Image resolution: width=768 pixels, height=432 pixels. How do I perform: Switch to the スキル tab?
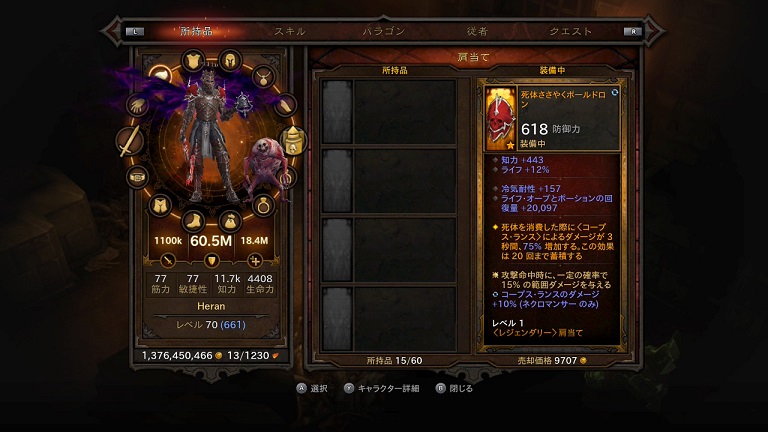[x=290, y=31]
